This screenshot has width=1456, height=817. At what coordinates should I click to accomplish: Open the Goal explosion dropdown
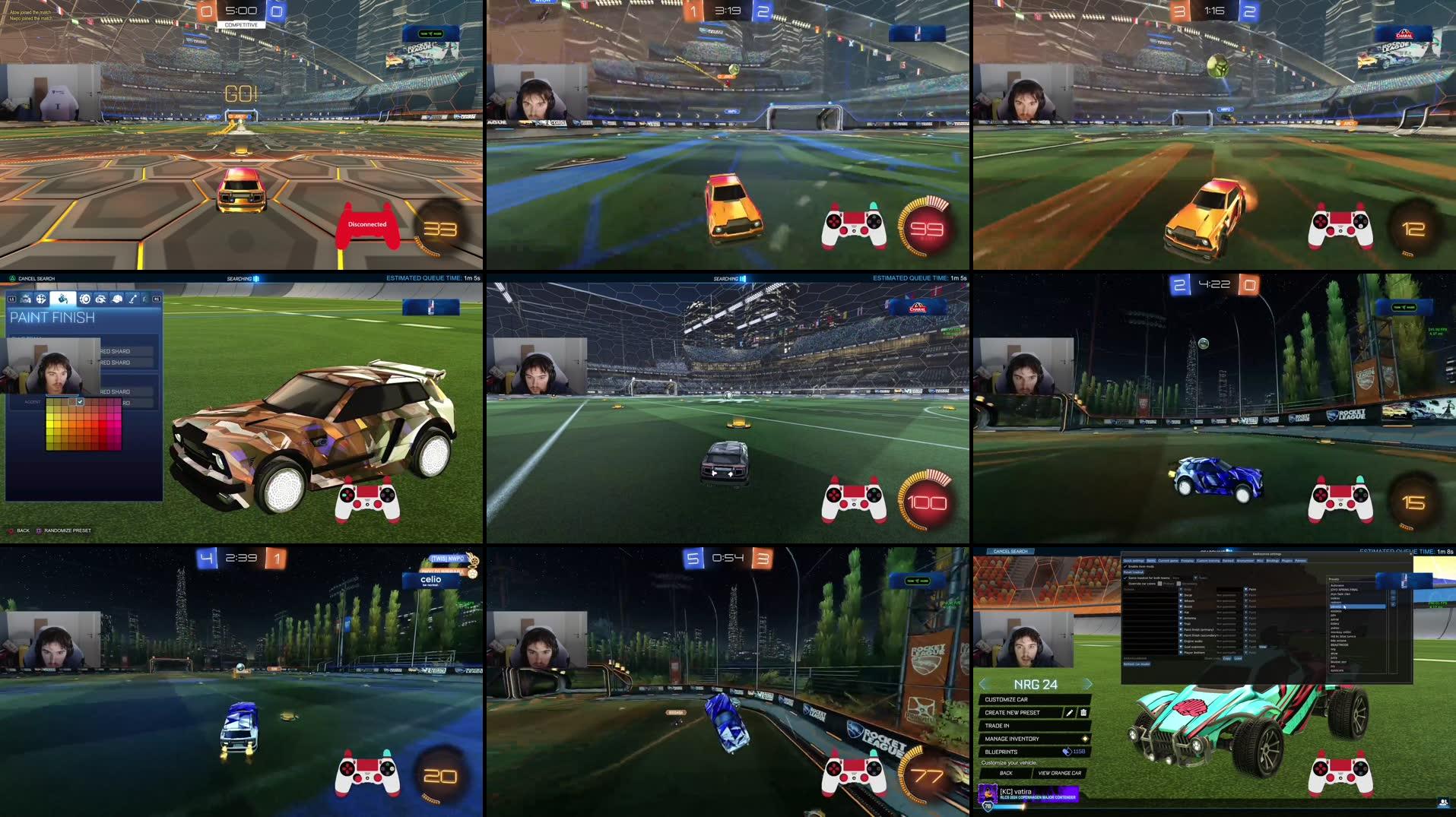(1181, 647)
